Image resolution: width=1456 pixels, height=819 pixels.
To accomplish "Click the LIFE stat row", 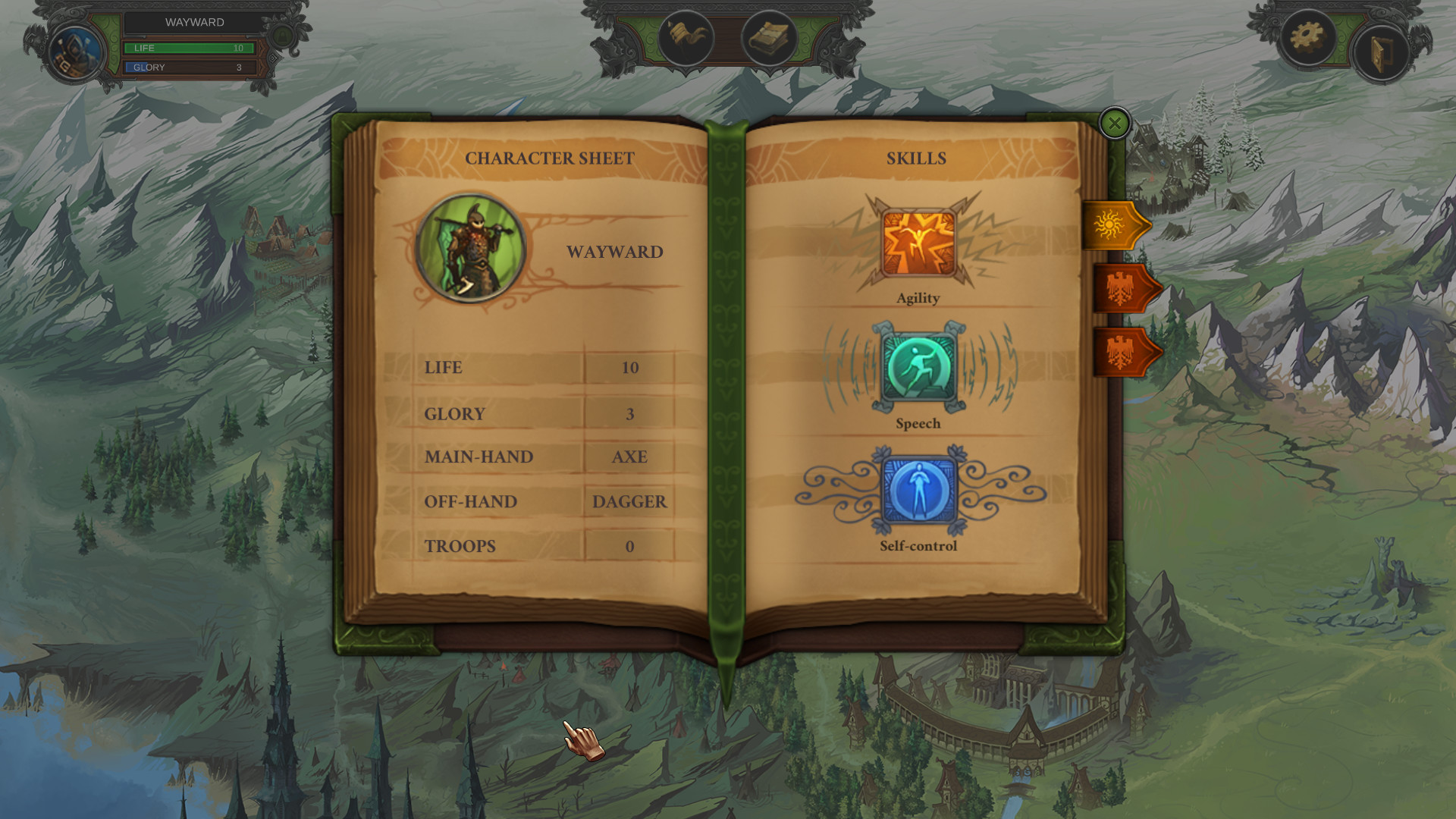I will tap(531, 369).
